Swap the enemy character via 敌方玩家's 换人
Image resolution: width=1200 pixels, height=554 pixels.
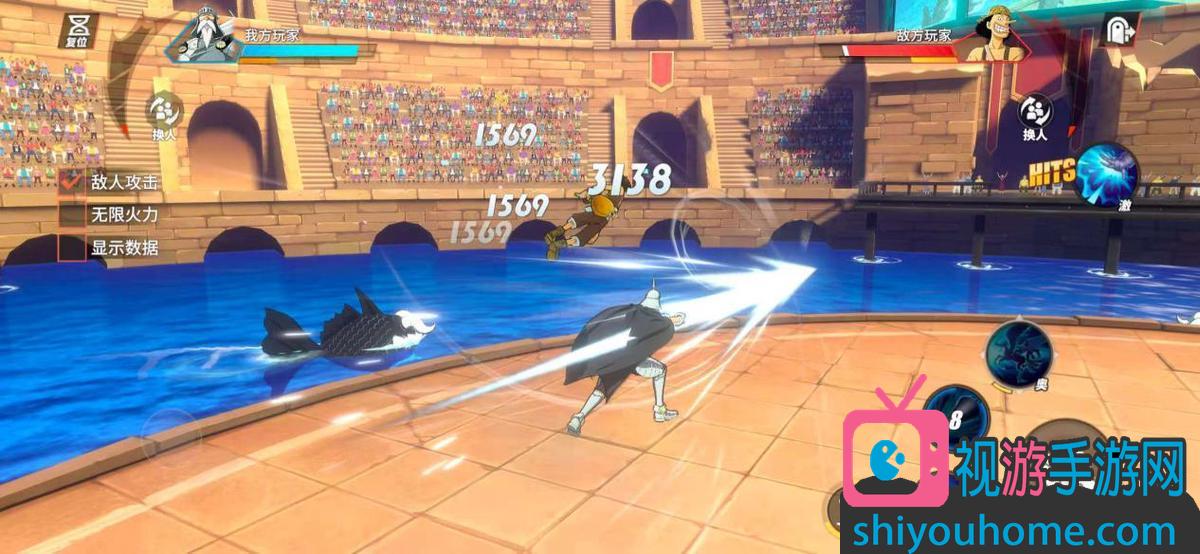1034,114
